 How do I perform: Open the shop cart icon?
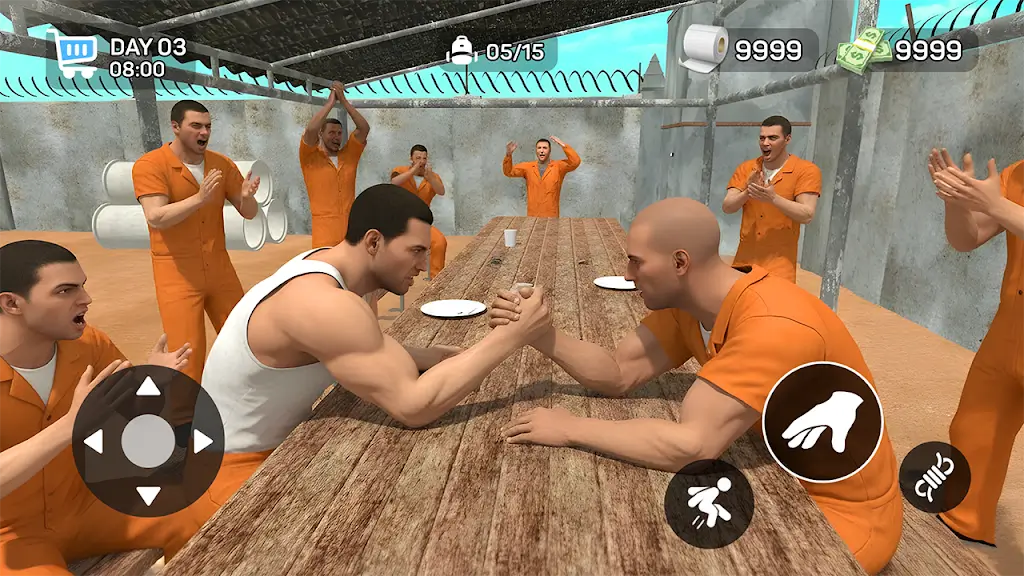[76, 53]
